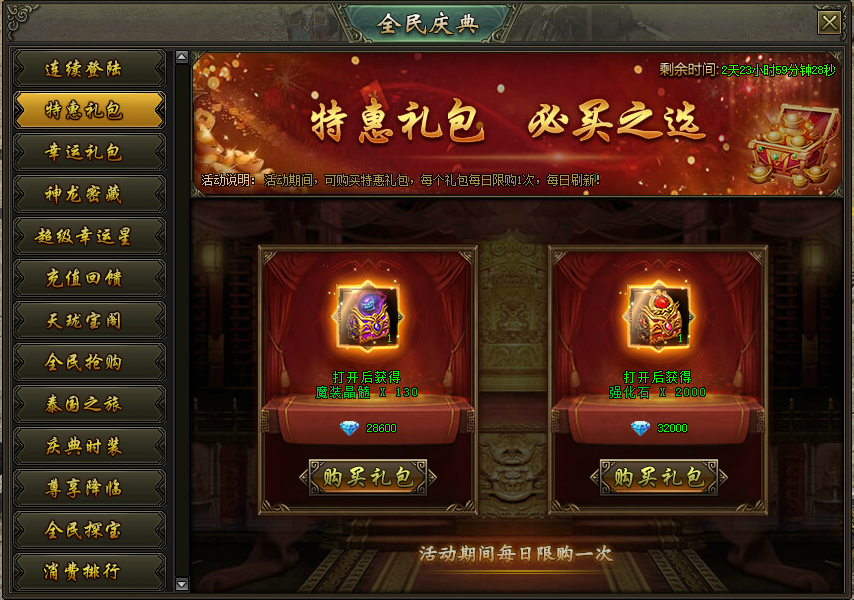Click the 强化石 gift pack icon
Viewport: 854px width, 600px height.
pyautogui.click(x=659, y=317)
